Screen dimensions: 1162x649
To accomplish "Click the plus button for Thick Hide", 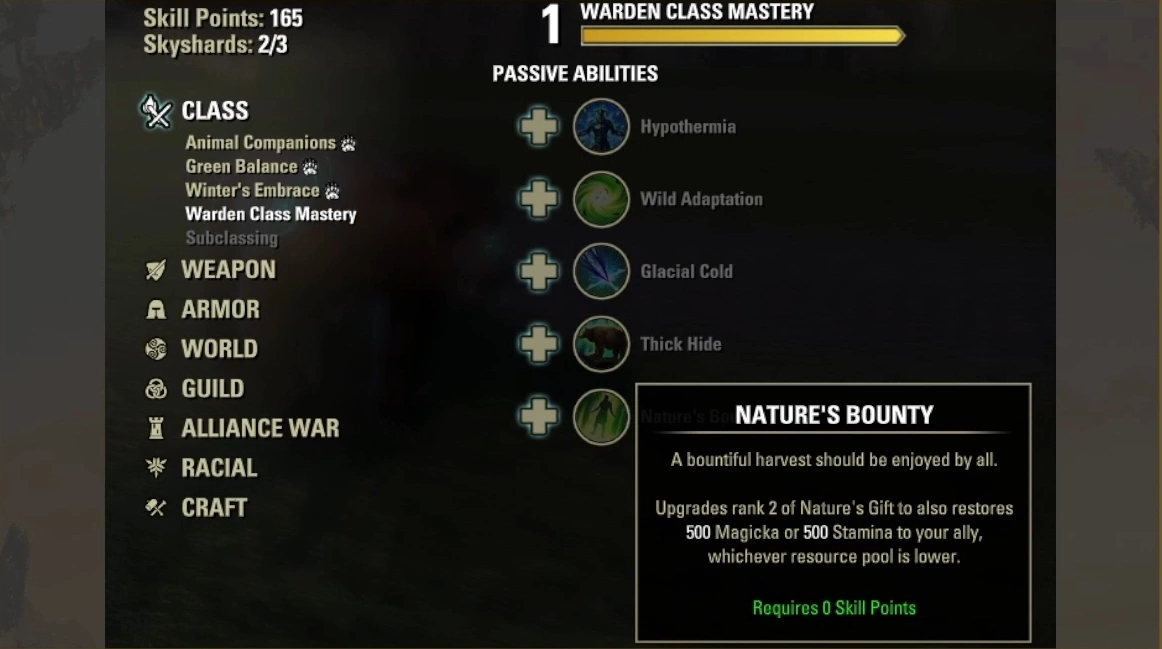I will click(538, 344).
